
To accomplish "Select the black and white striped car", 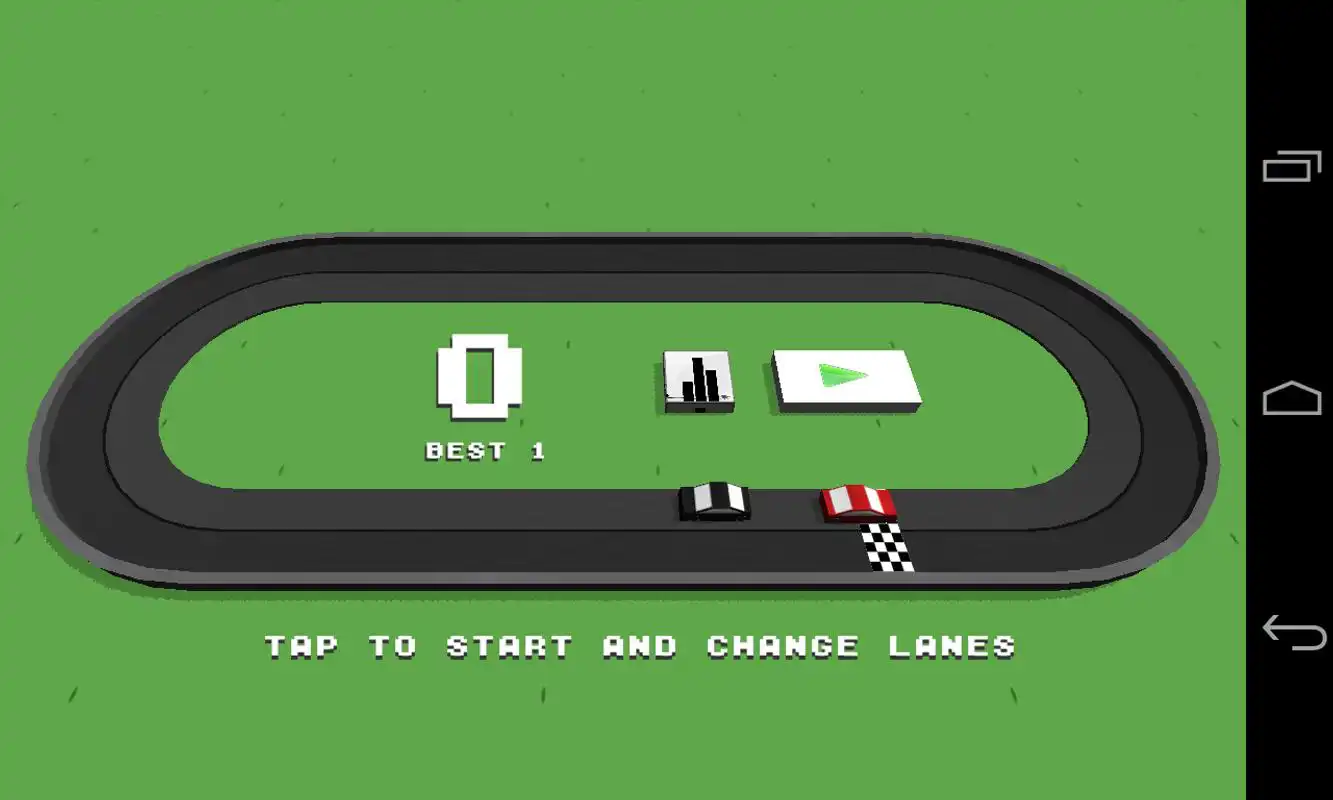I will tap(715, 500).
